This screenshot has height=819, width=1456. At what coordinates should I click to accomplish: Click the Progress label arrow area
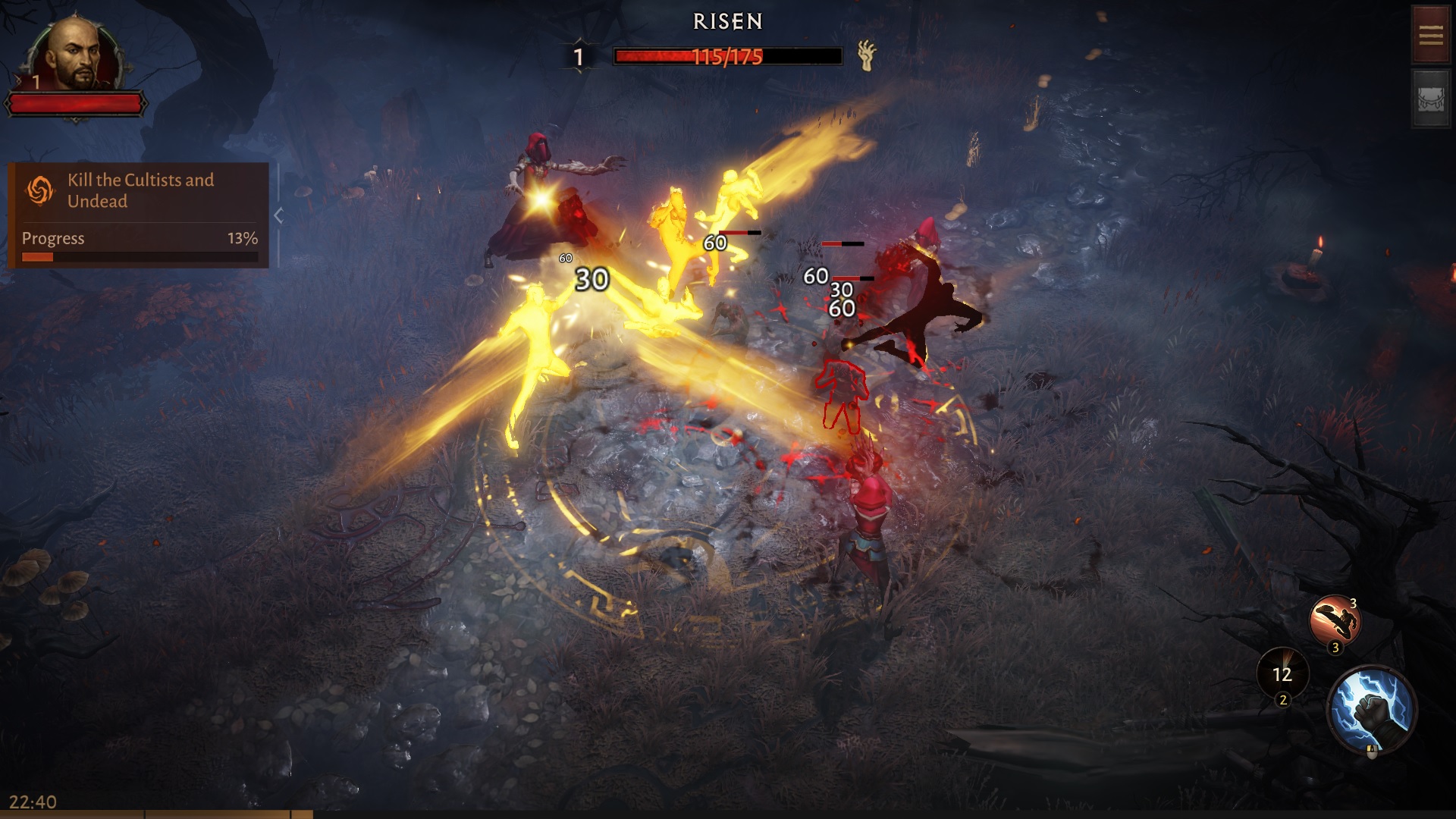tap(53, 238)
